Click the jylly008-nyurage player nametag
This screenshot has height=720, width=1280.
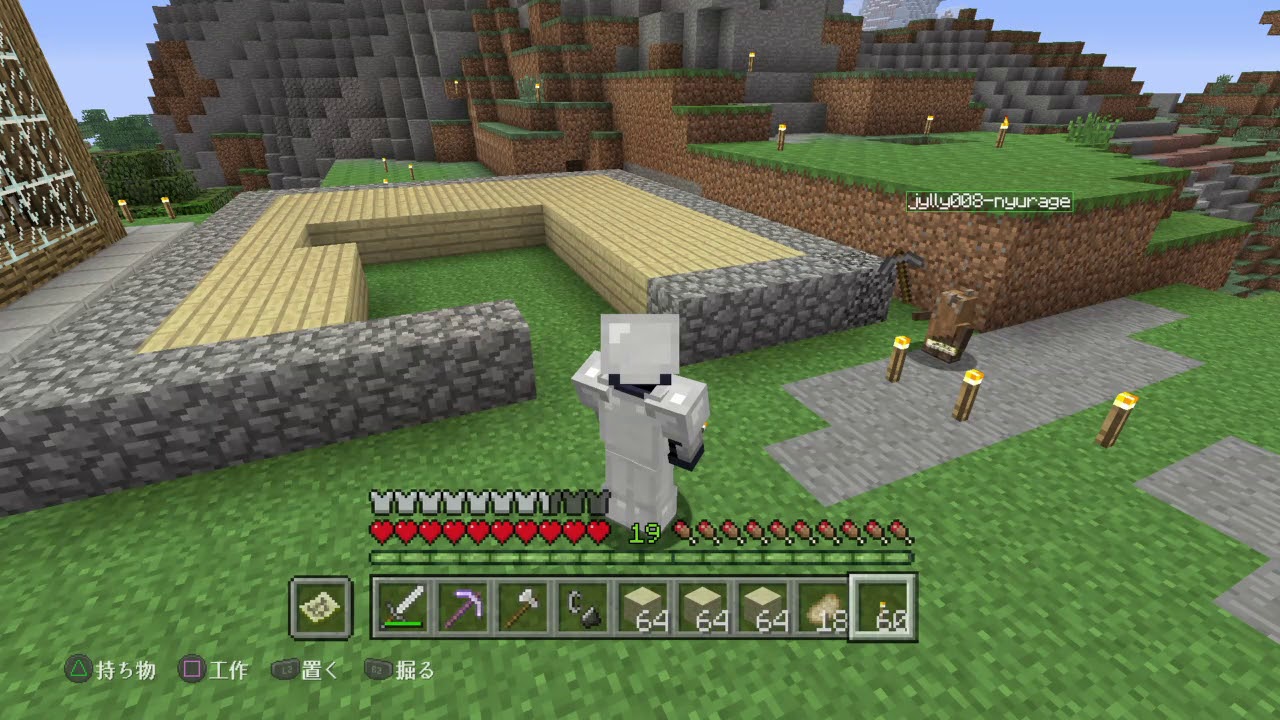click(x=988, y=201)
